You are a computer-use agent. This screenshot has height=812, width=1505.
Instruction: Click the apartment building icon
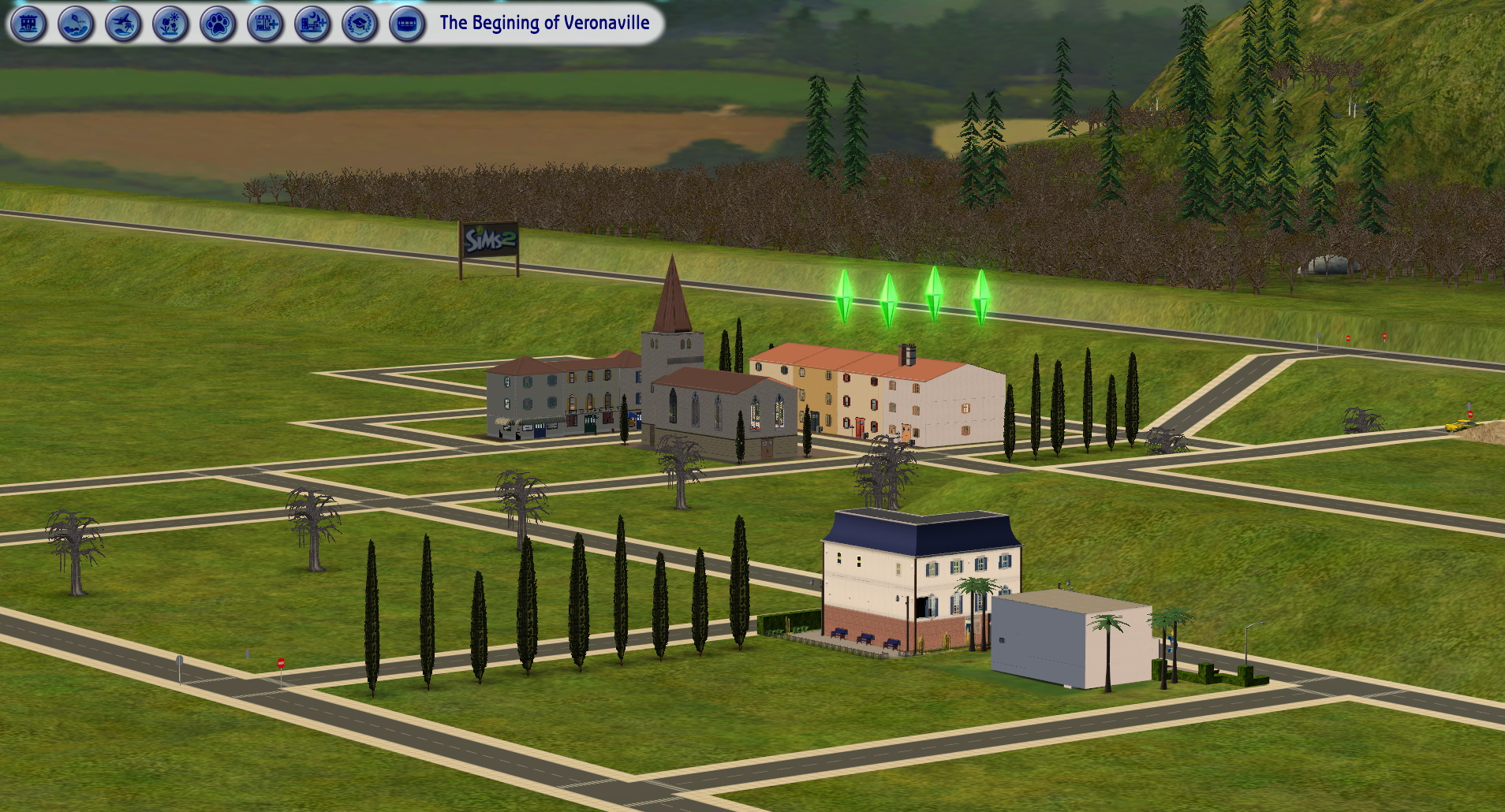(28, 24)
